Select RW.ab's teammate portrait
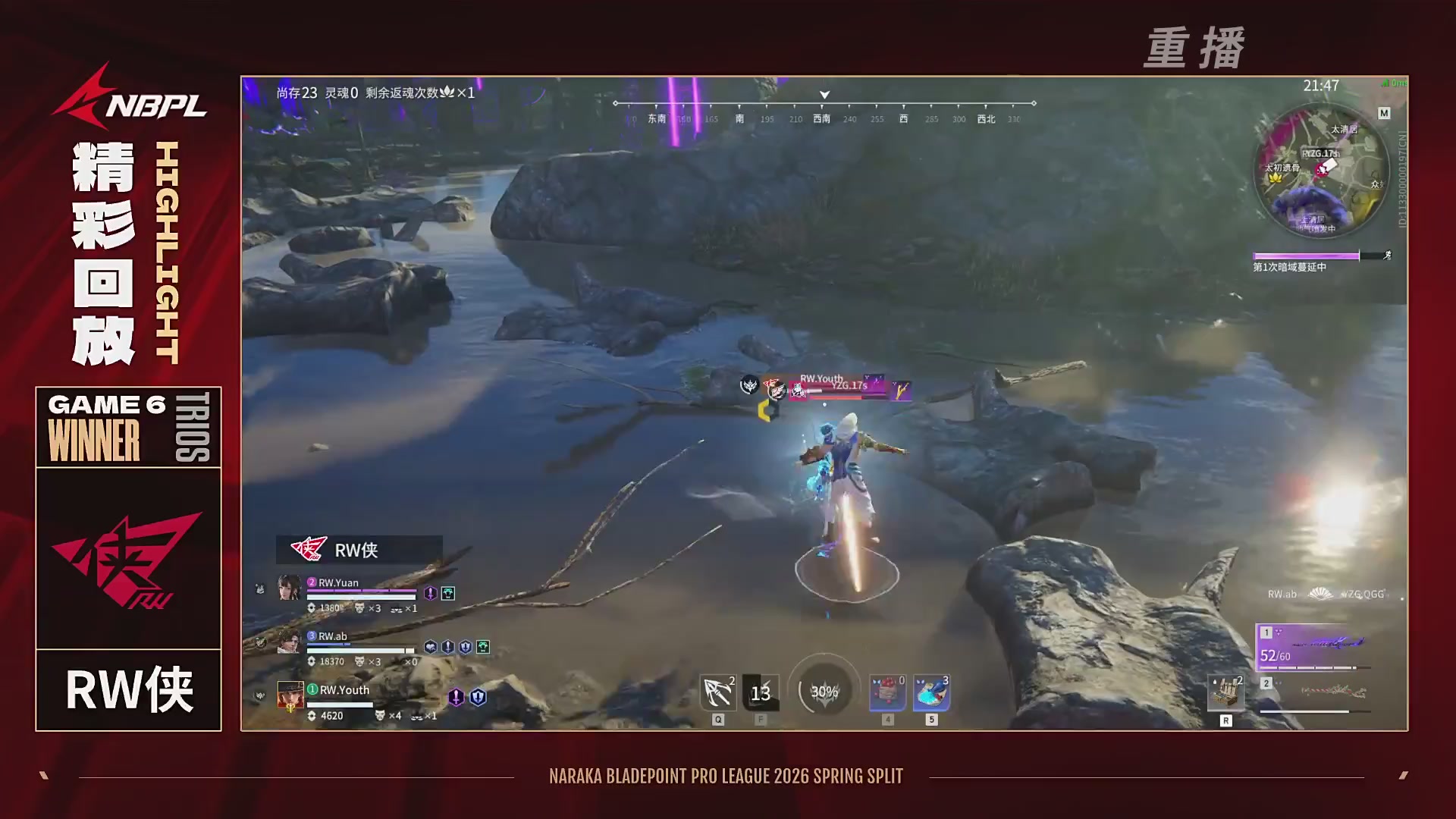The height and width of the screenshot is (819, 1456). pyautogui.click(x=289, y=642)
